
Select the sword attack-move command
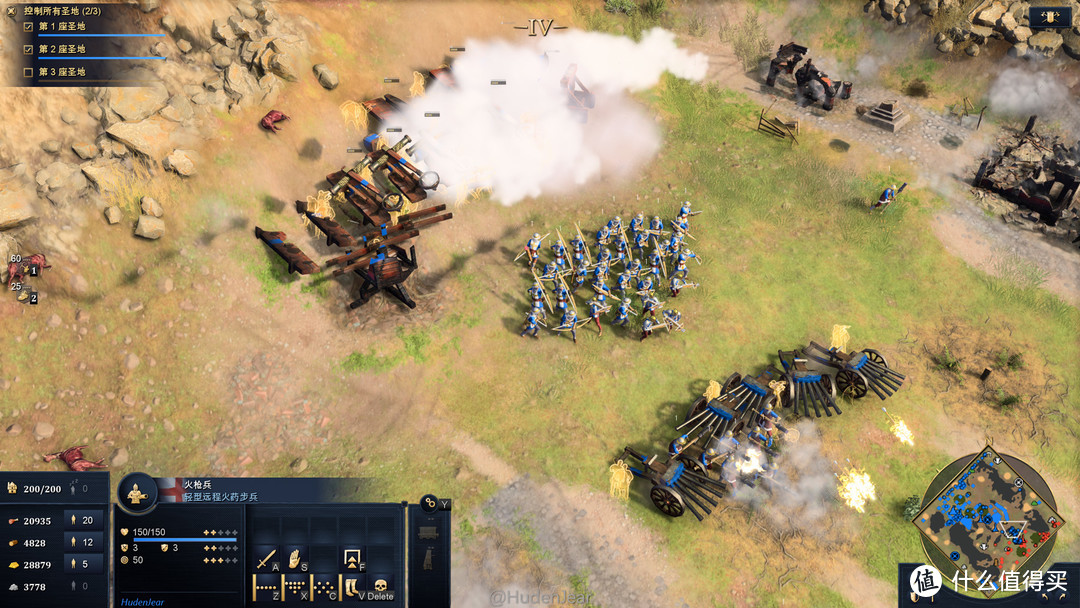(x=266, y=560)
